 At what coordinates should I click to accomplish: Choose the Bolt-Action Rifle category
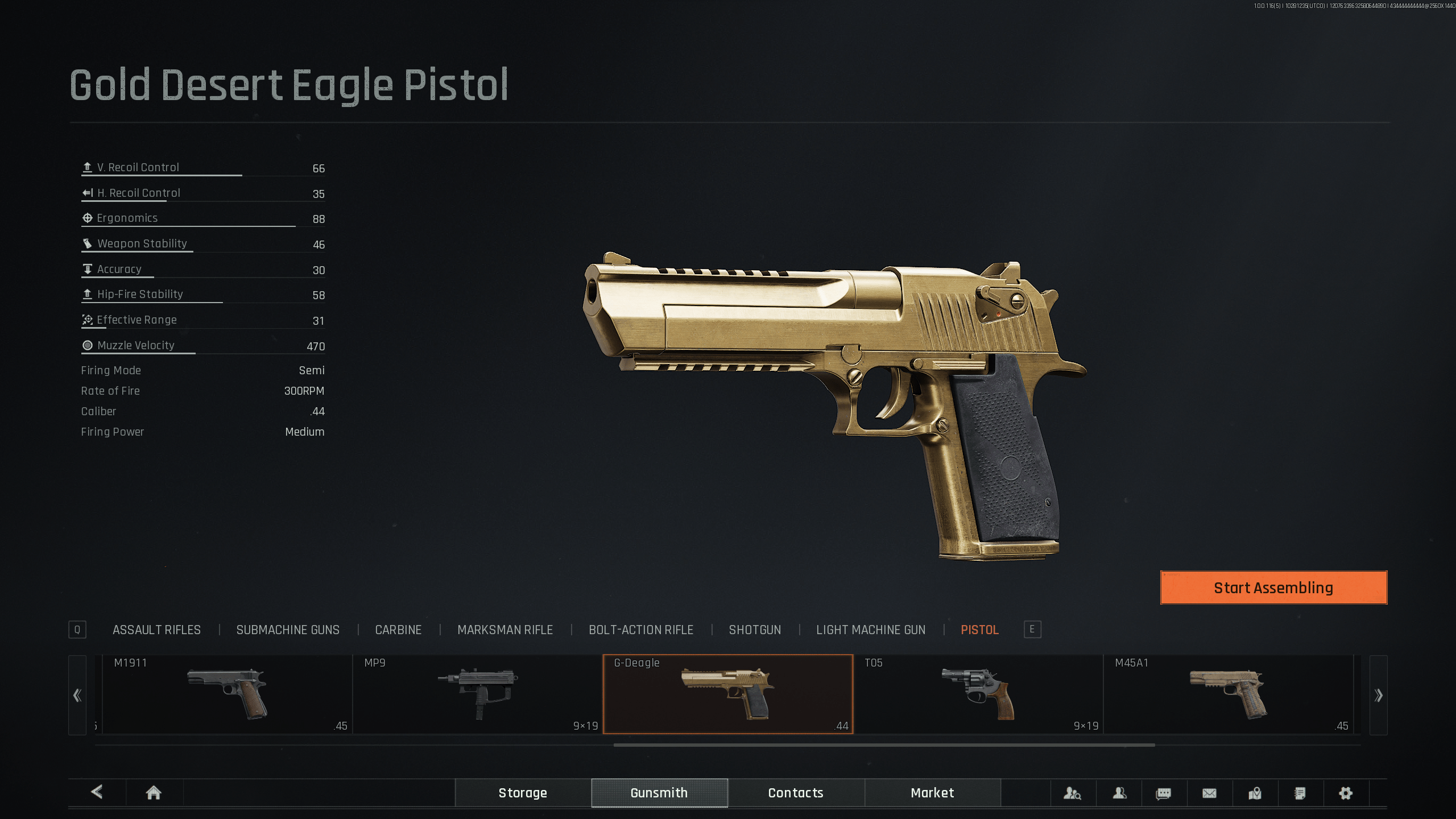coord(641,630)
